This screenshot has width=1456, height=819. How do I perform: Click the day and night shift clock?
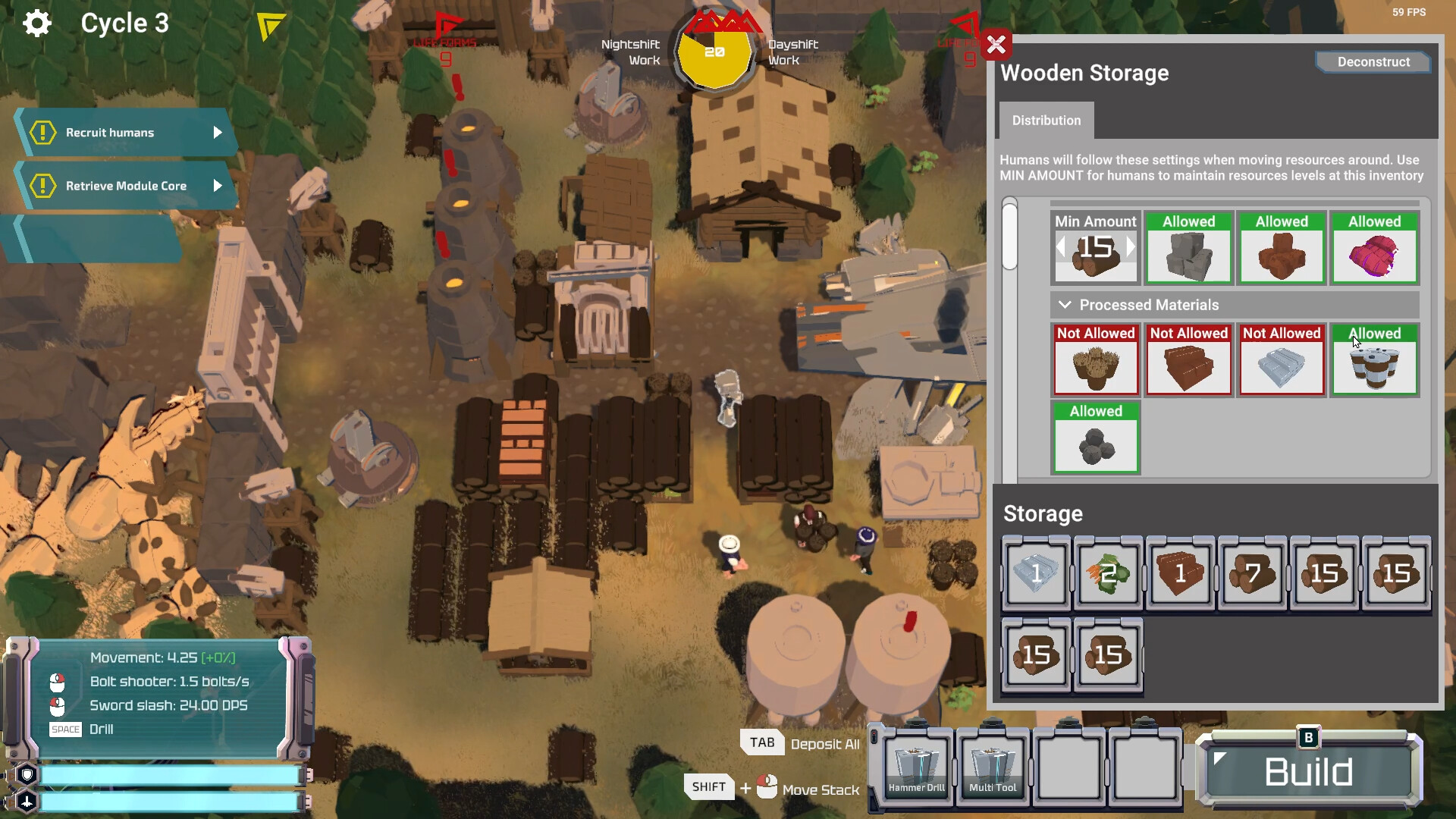click(x=714, y=53)
